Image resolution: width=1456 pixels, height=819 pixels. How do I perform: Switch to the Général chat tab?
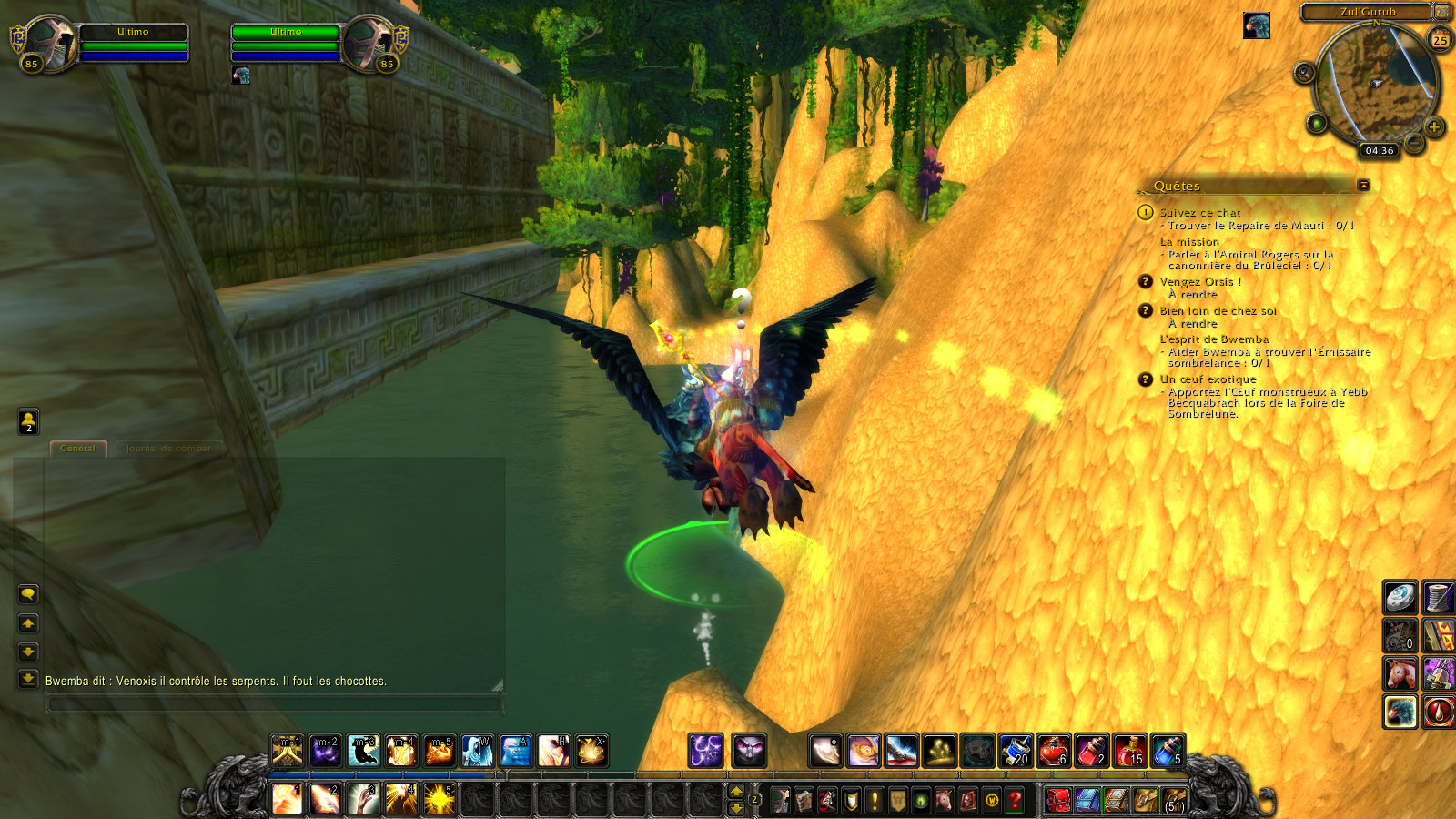(x=77, y=448)
